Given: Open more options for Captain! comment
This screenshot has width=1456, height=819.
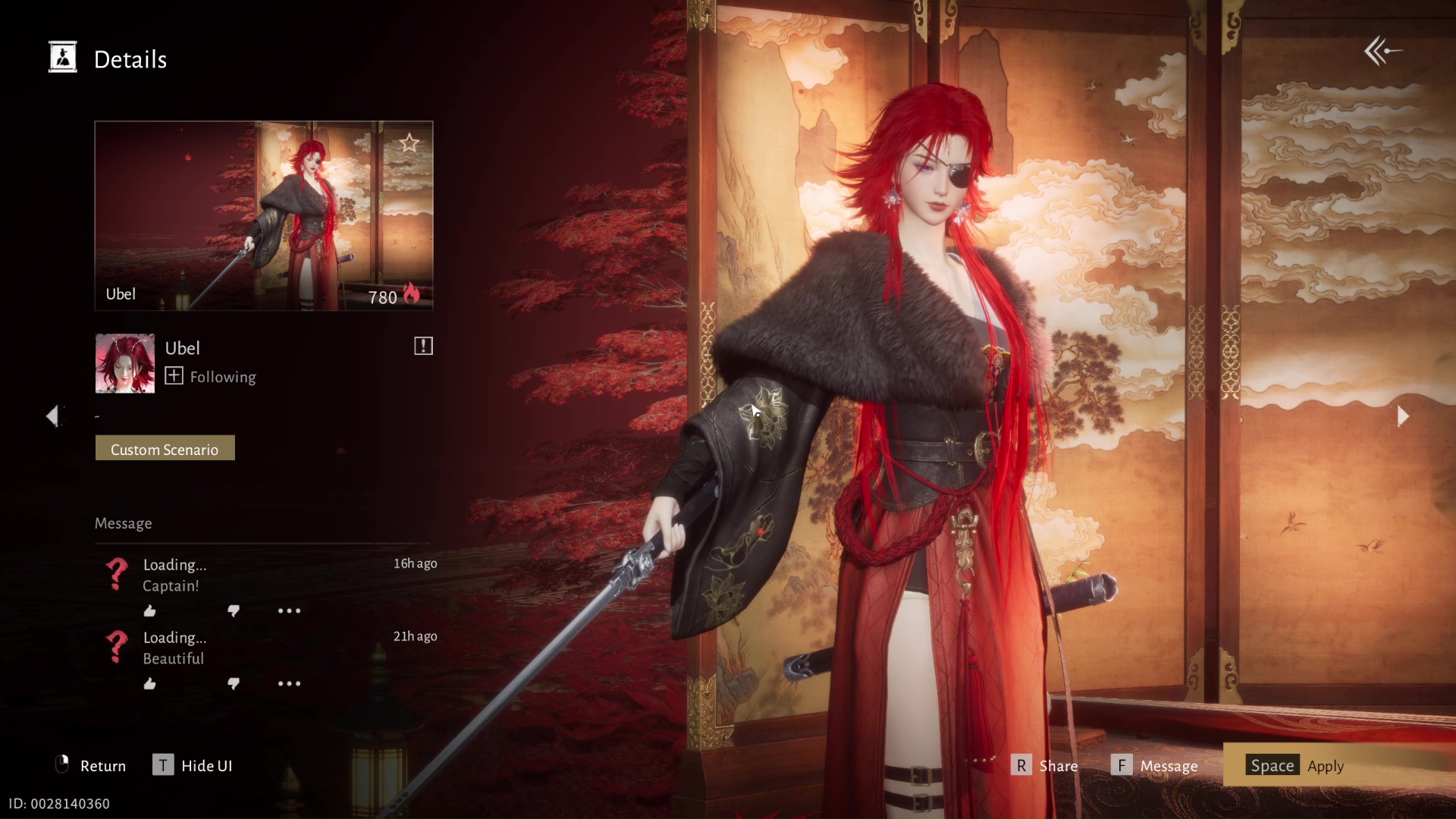Looking at the screenshot, I should (289, 610).
